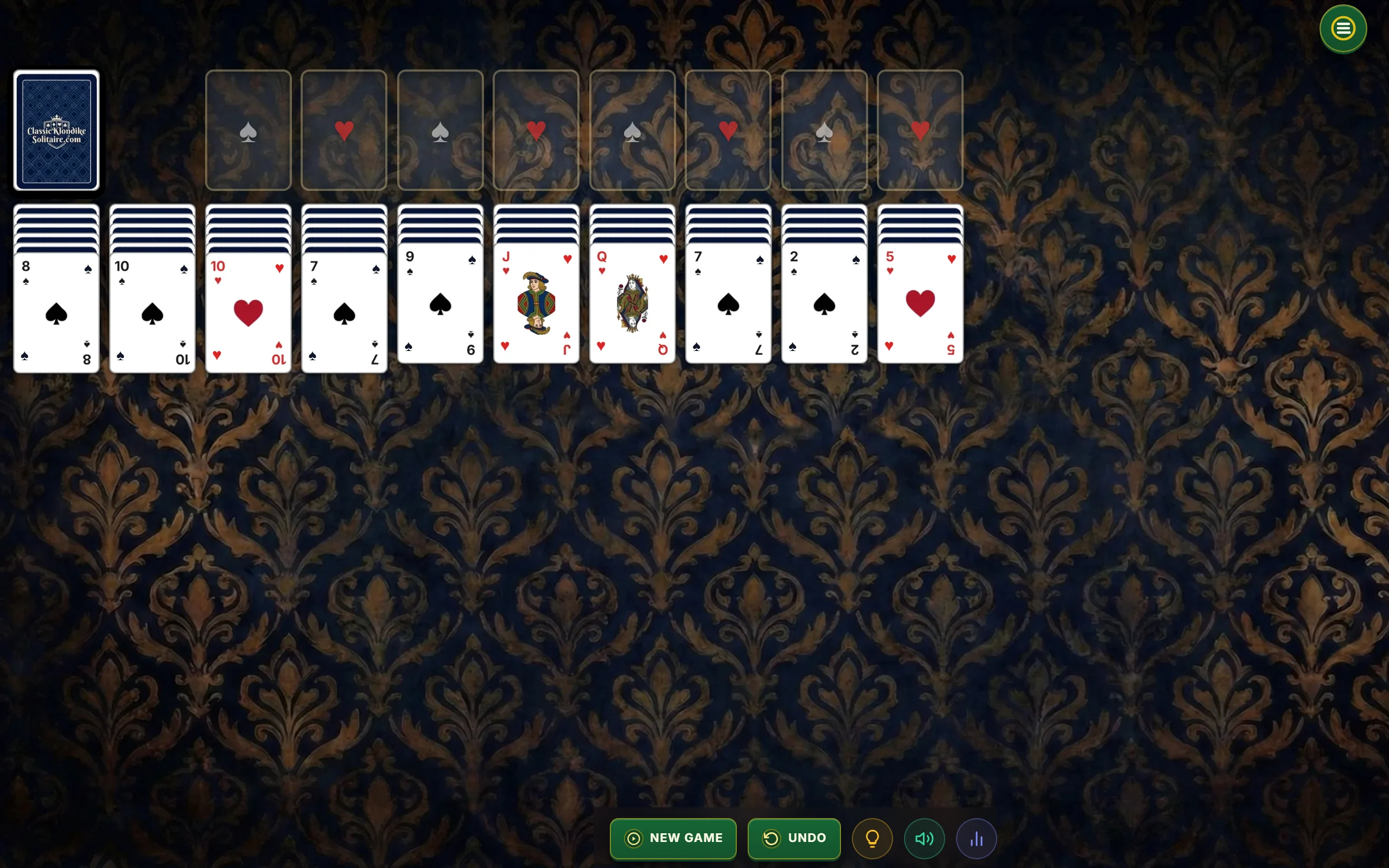Deal cards from the stock pile
Image resolution: width=1389 pixels, height=868 pixels.
(56, 130)
